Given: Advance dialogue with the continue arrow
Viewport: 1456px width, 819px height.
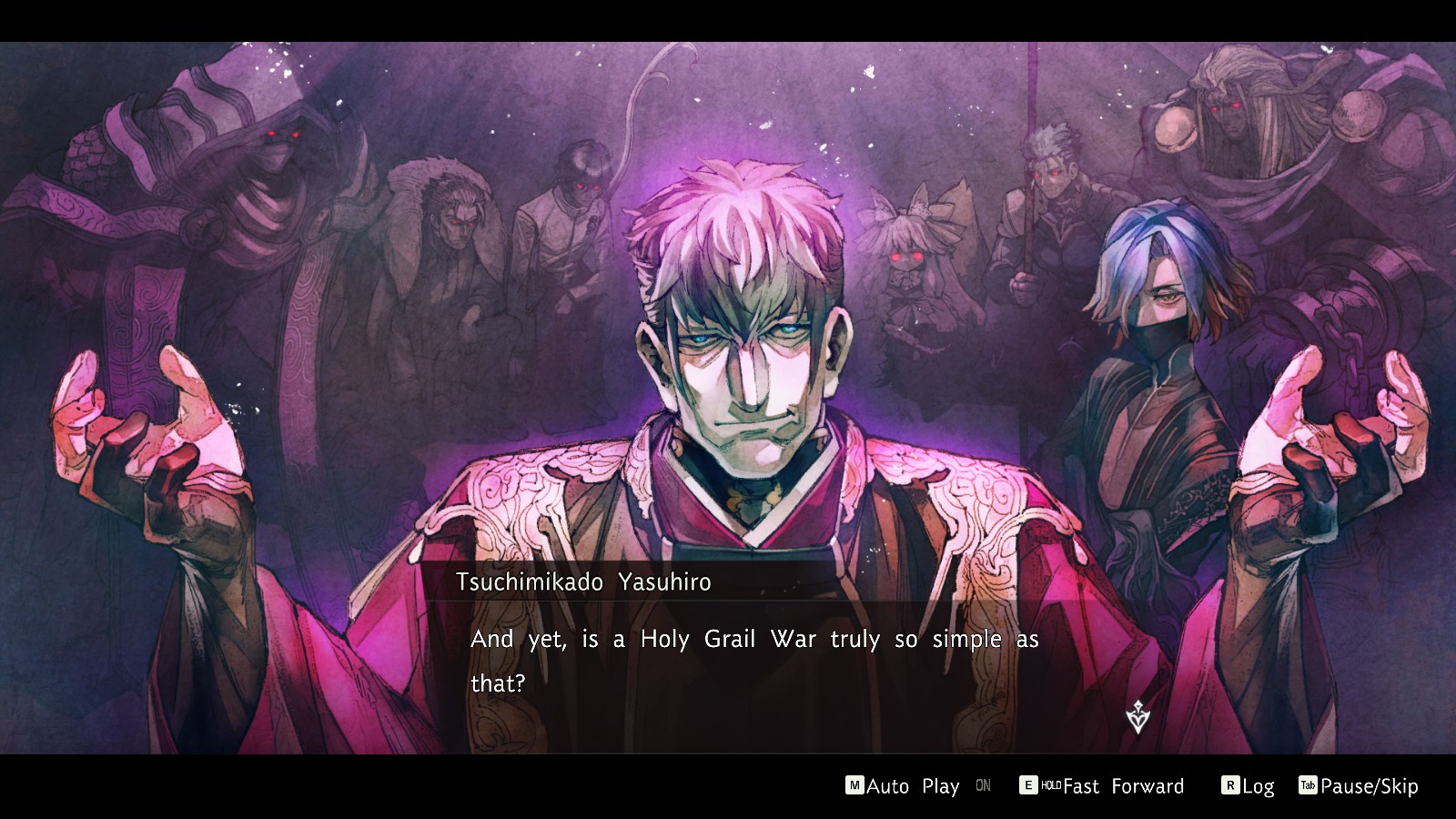Looking at the screenshot, I should [x=1137, y=718].
